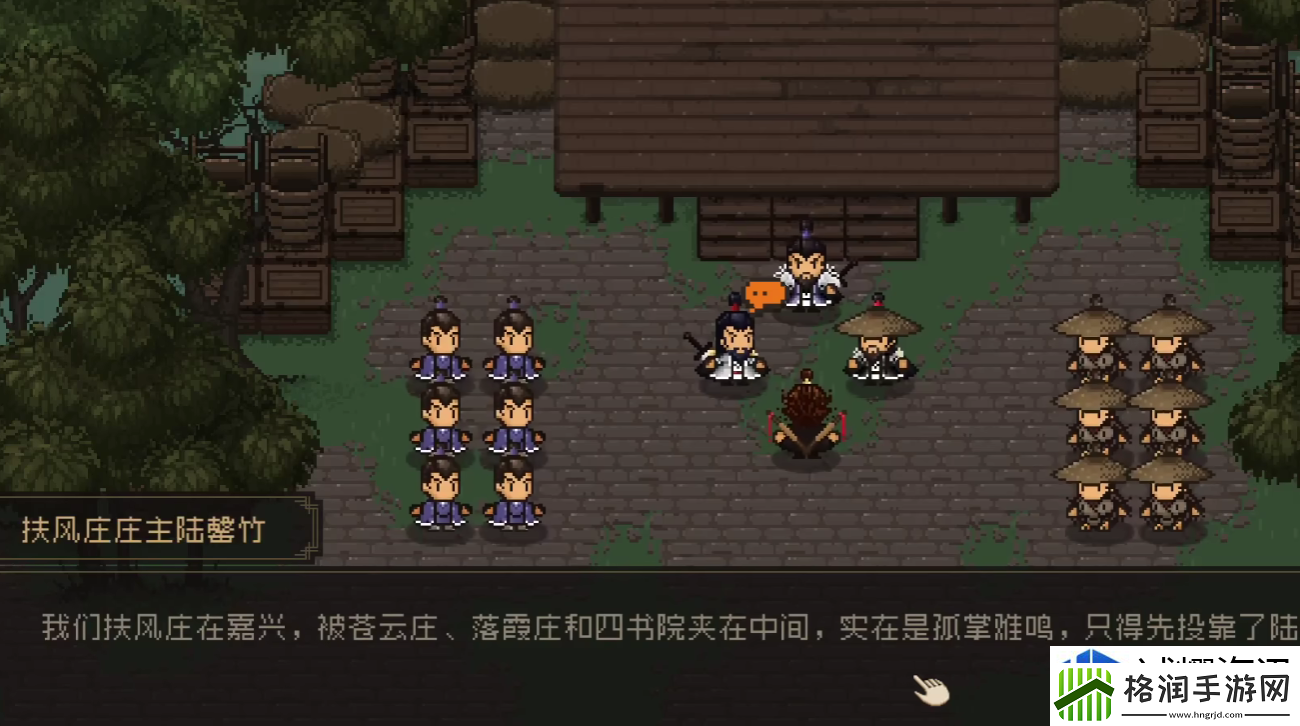Click the kneeling brown-haired figure with red tassels
The image size is (1300, 726).
(808, 420)
